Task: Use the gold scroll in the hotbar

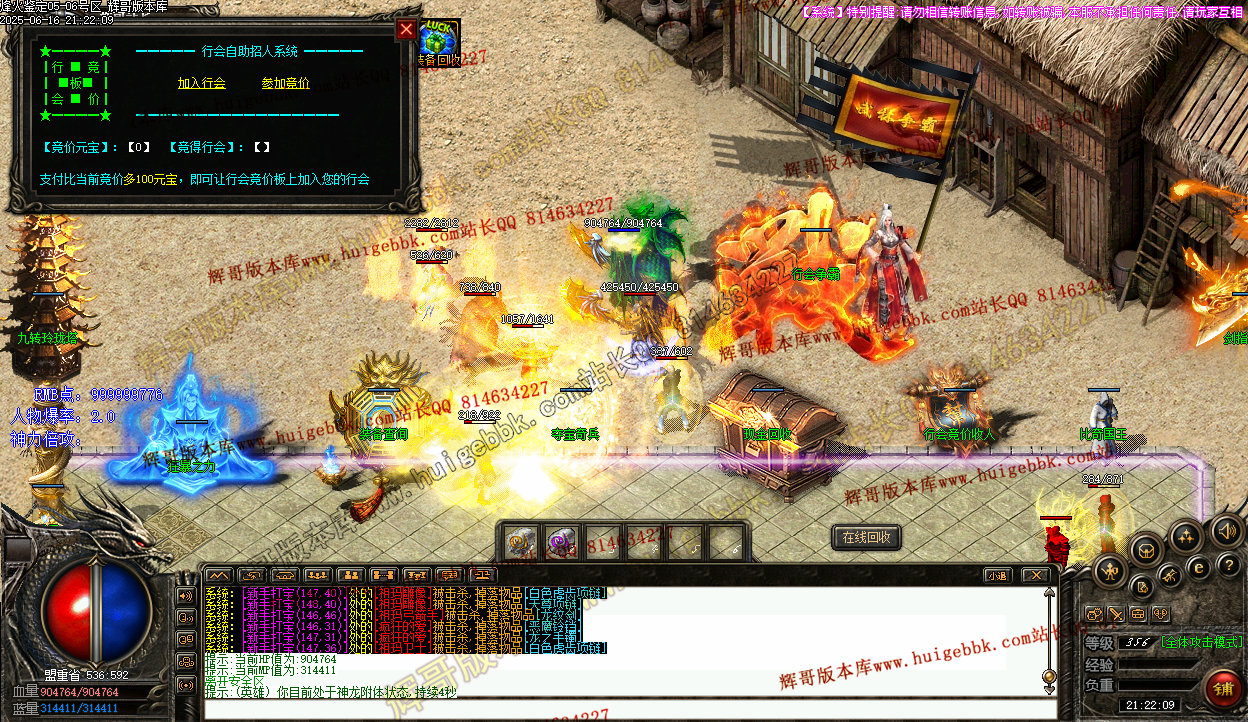Action: click(x=520, y=543)
